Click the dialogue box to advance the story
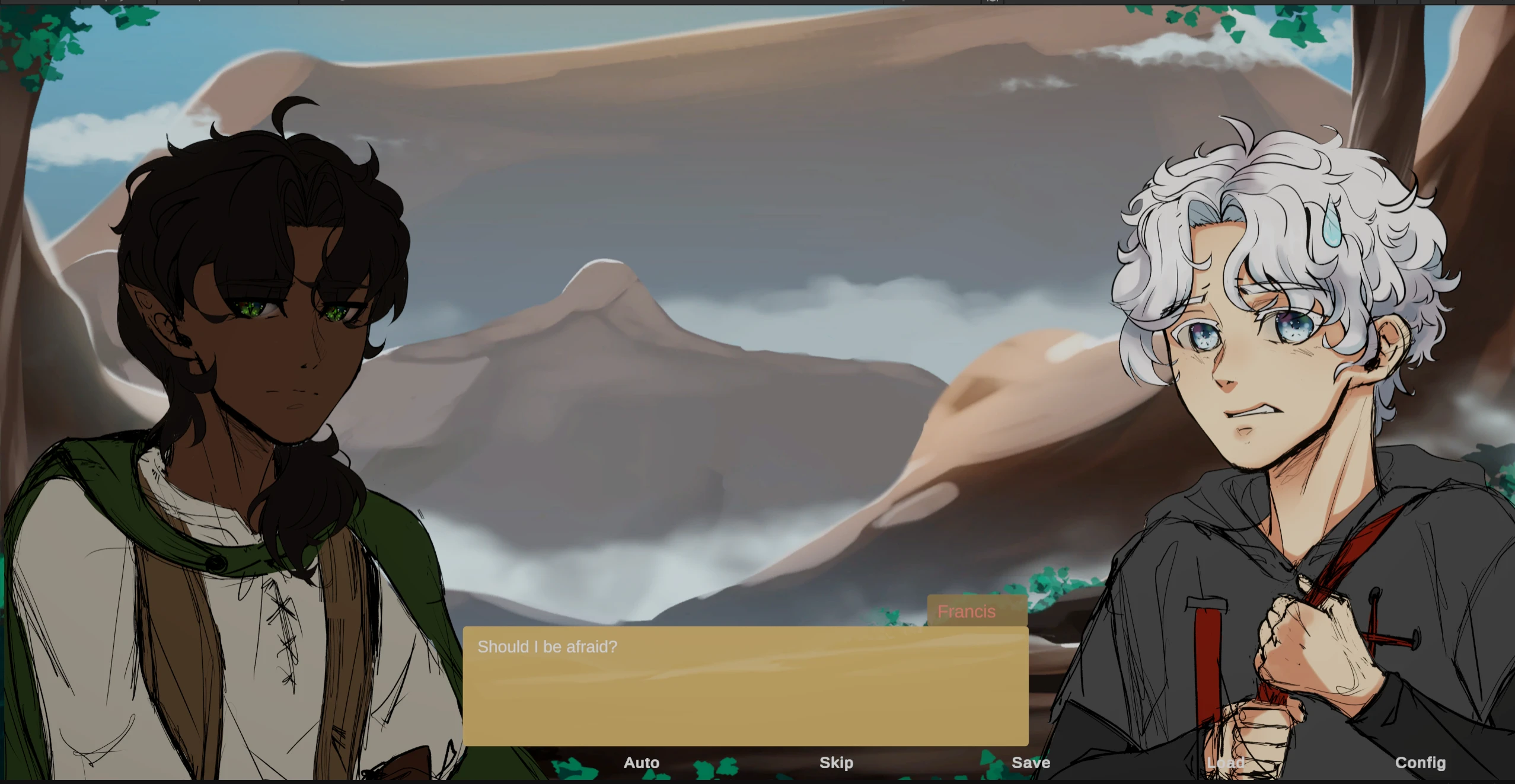1515x784 pixels. (x=746, y=699)
